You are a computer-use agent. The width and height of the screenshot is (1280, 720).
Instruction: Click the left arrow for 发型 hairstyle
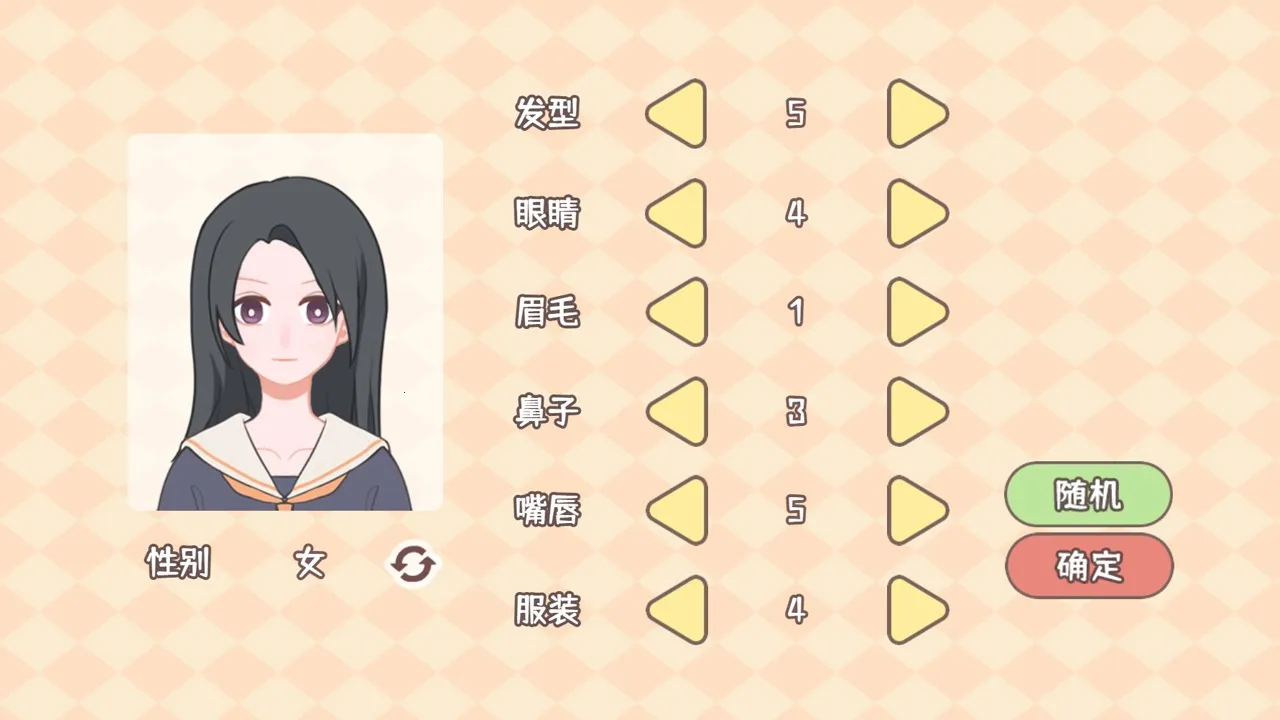(676, 114)
